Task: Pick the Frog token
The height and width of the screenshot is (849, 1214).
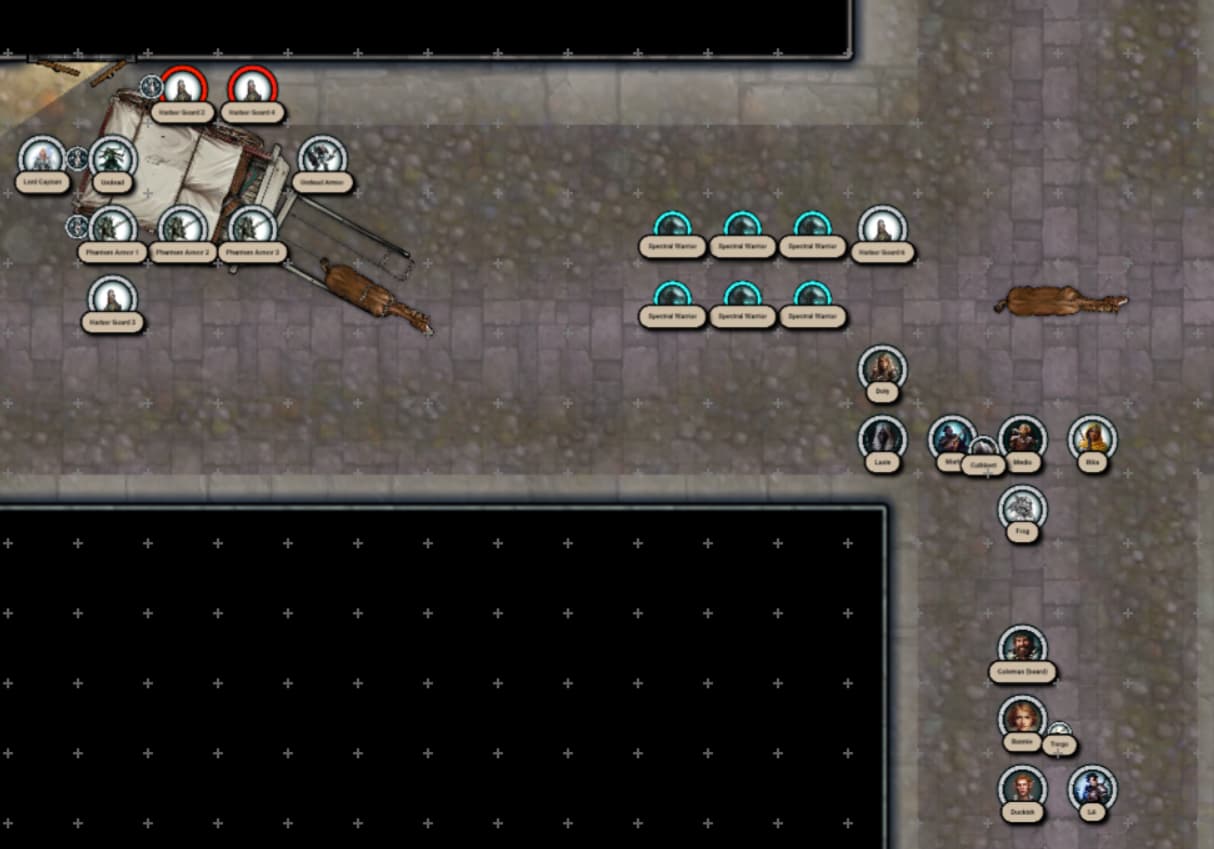Action: 1022,508
